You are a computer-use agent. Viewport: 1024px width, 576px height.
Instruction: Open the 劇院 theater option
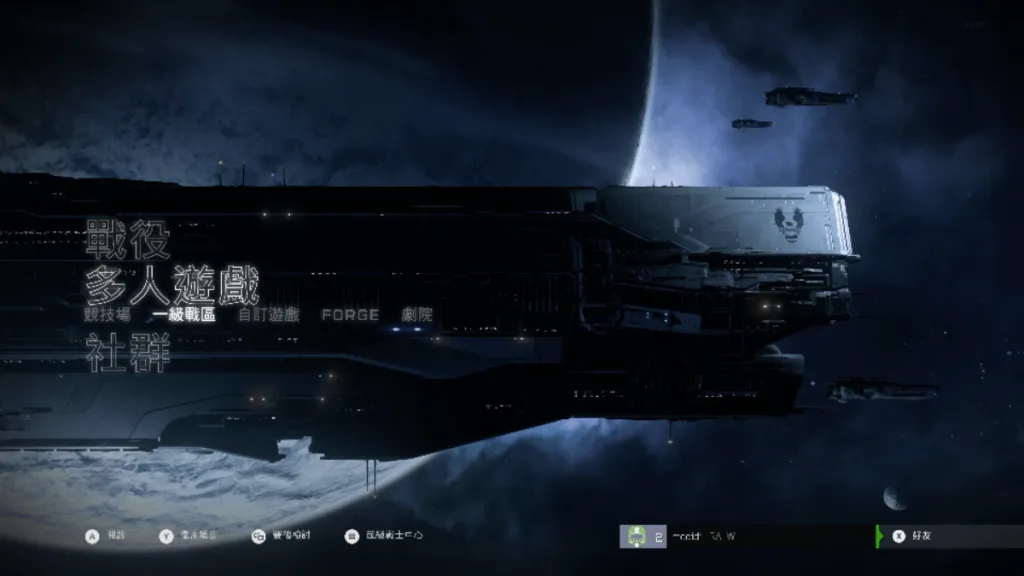(417, 315)
